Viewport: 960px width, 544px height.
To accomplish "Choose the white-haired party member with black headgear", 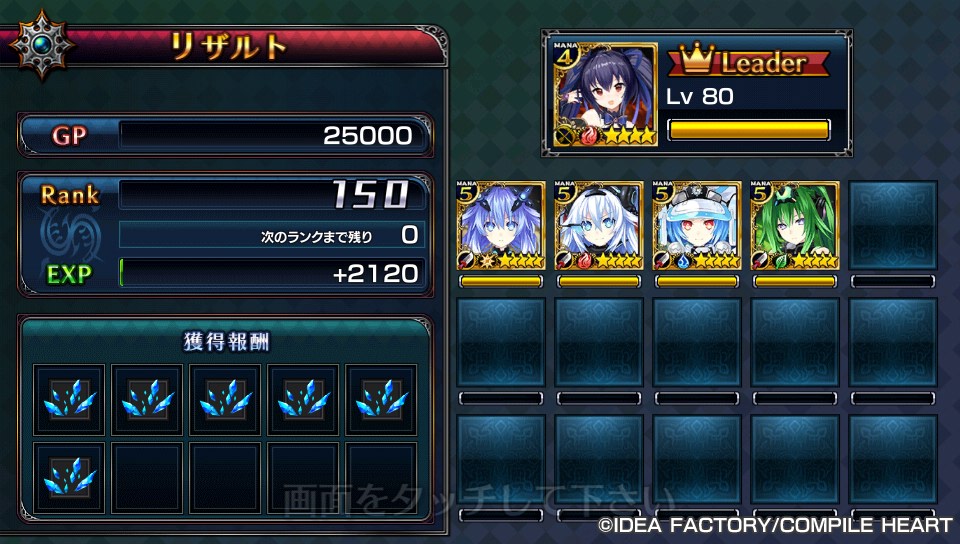I will 599,226.
